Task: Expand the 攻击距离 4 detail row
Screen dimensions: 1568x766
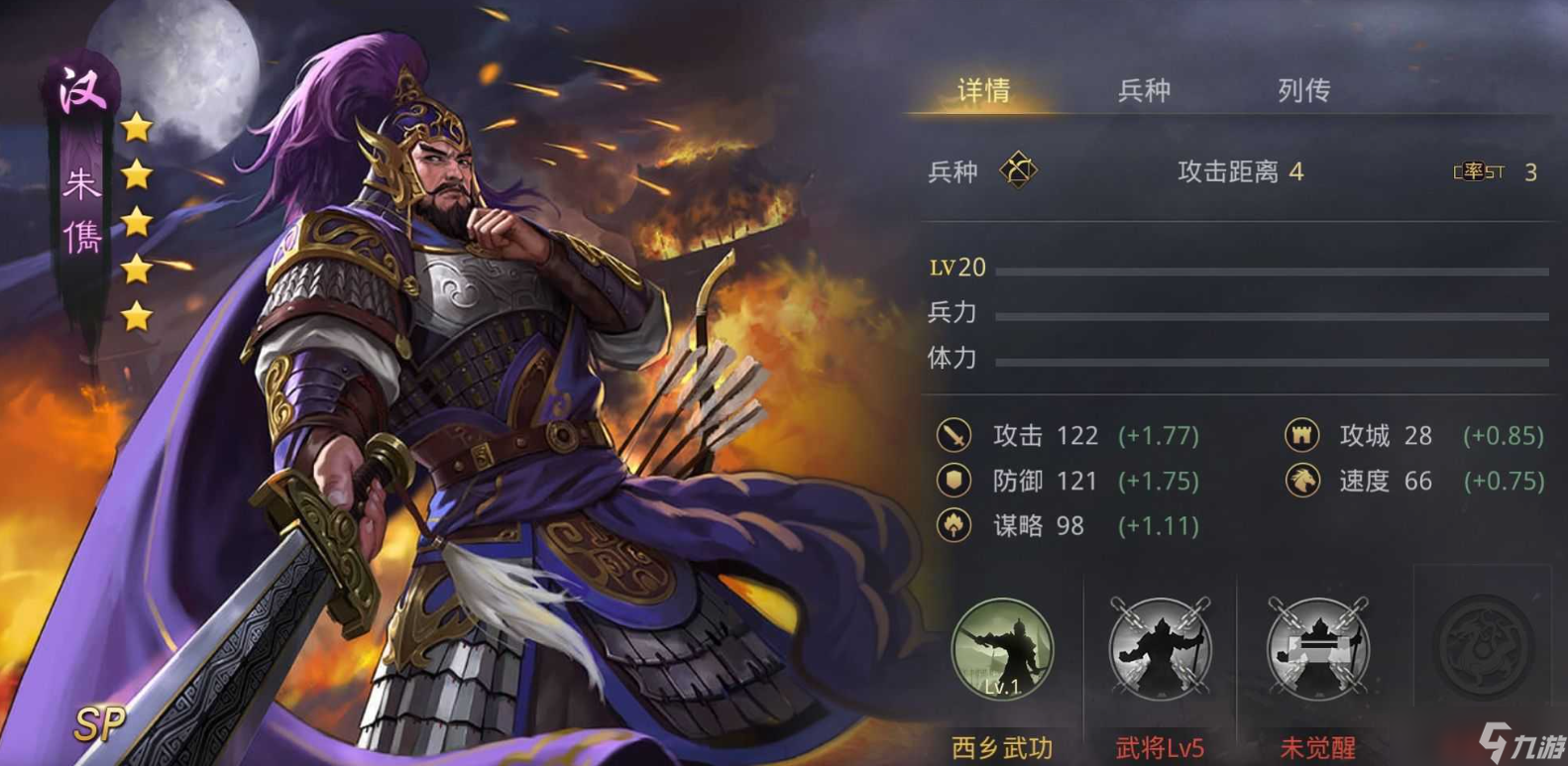Action: point(1239,170)
